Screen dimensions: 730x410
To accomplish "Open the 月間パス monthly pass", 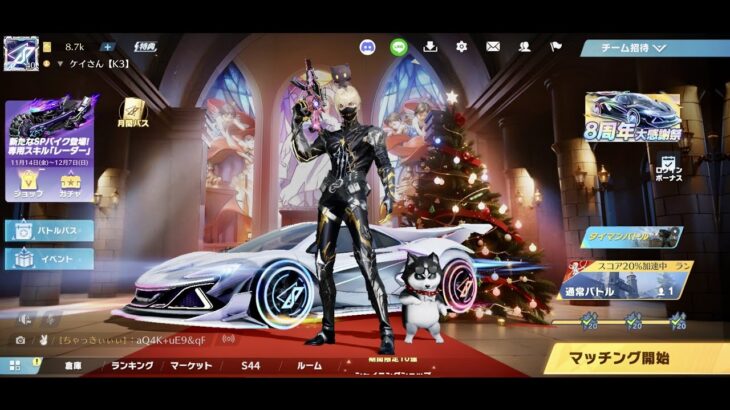I will tap(134, 113).
